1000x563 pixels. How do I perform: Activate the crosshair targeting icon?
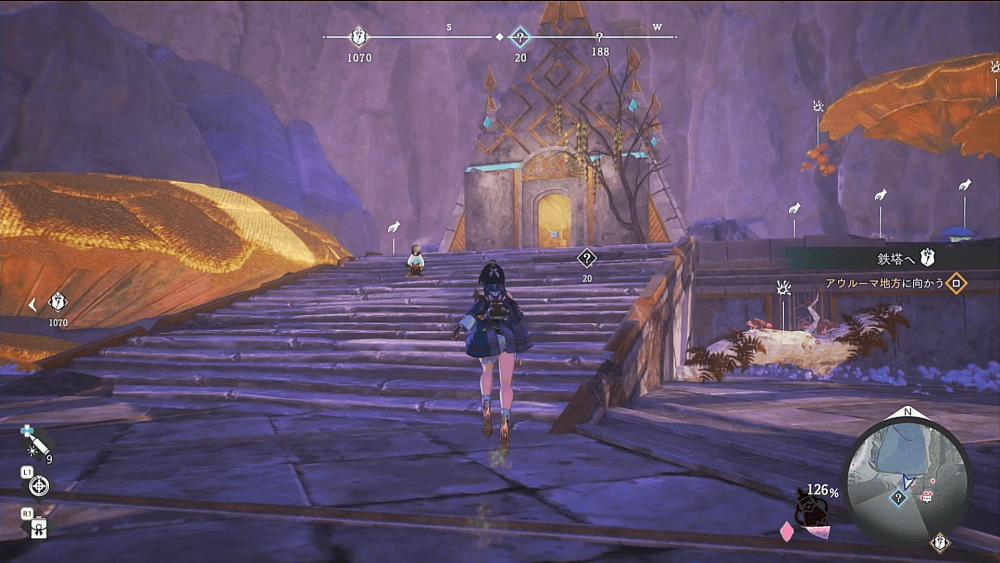tap(39, 486)
